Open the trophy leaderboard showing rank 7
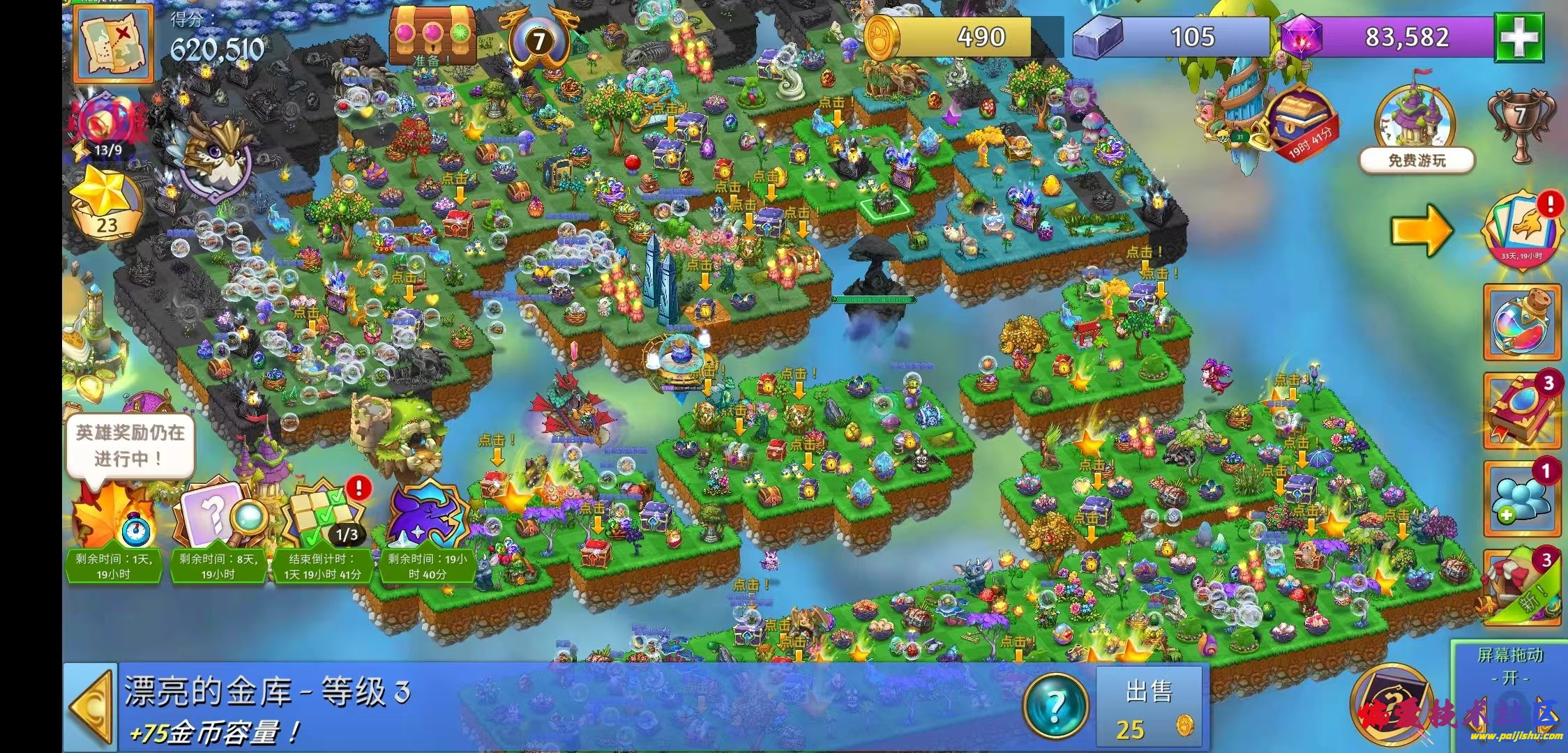Viewport: 1568px width, 753px height. point(1521,125)
